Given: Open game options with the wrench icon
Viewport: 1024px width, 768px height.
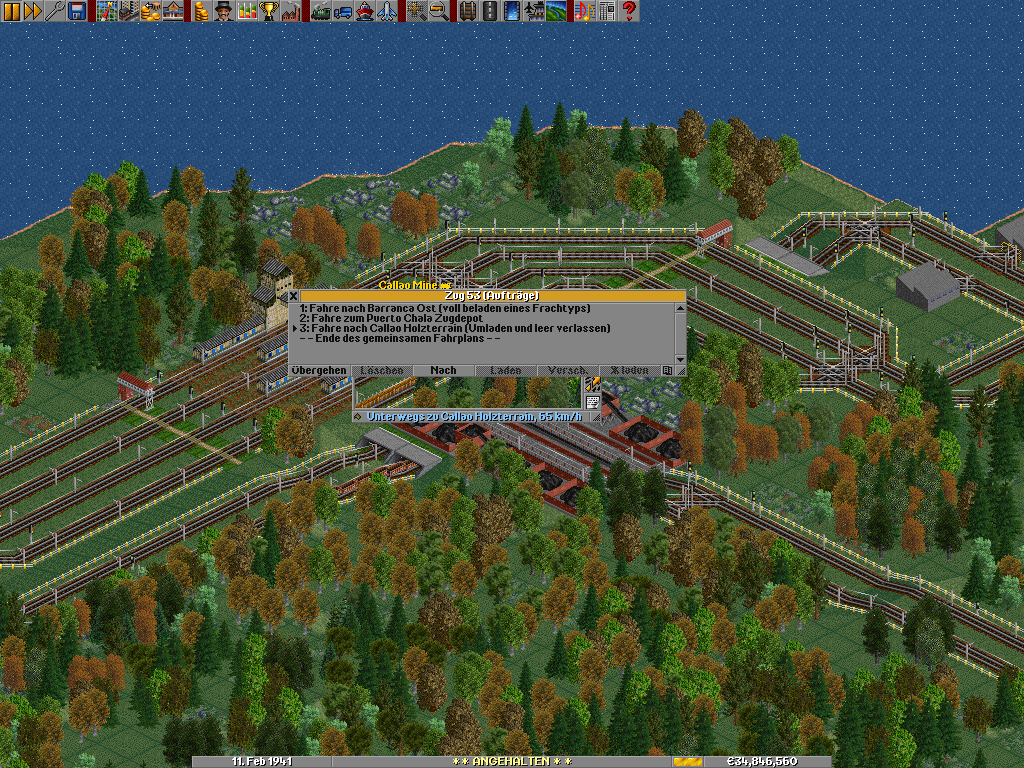Looking at the screenshot, I should (55, 11).
